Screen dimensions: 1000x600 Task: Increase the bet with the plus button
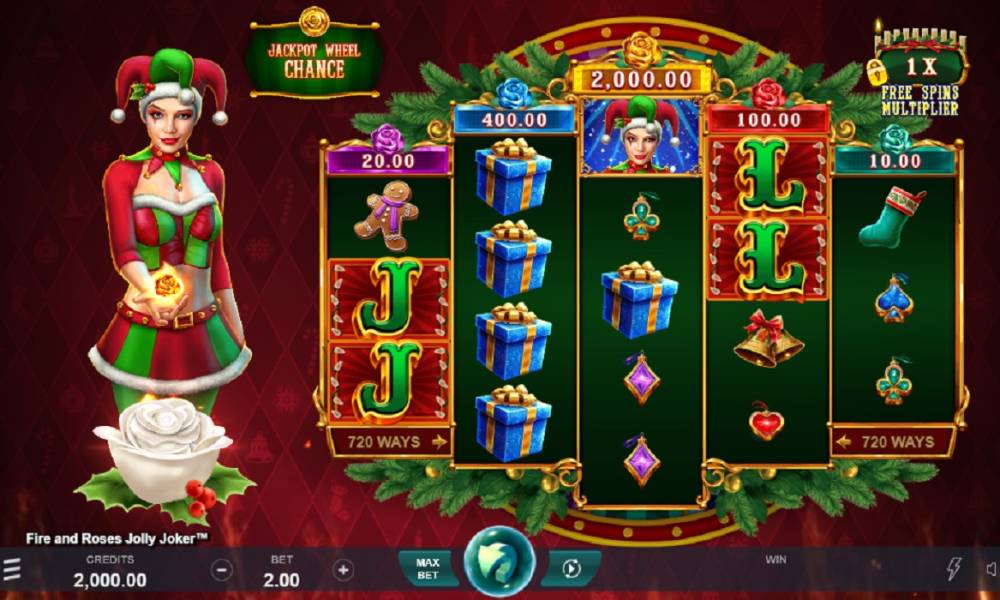(343, 570)
